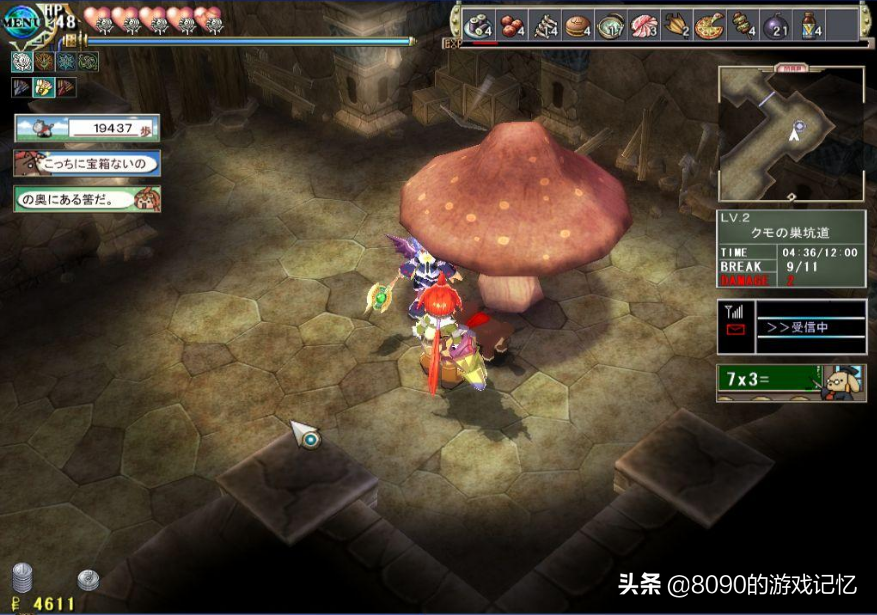
Task: Select the bones item slot
Action: click(x=545, y=26)
